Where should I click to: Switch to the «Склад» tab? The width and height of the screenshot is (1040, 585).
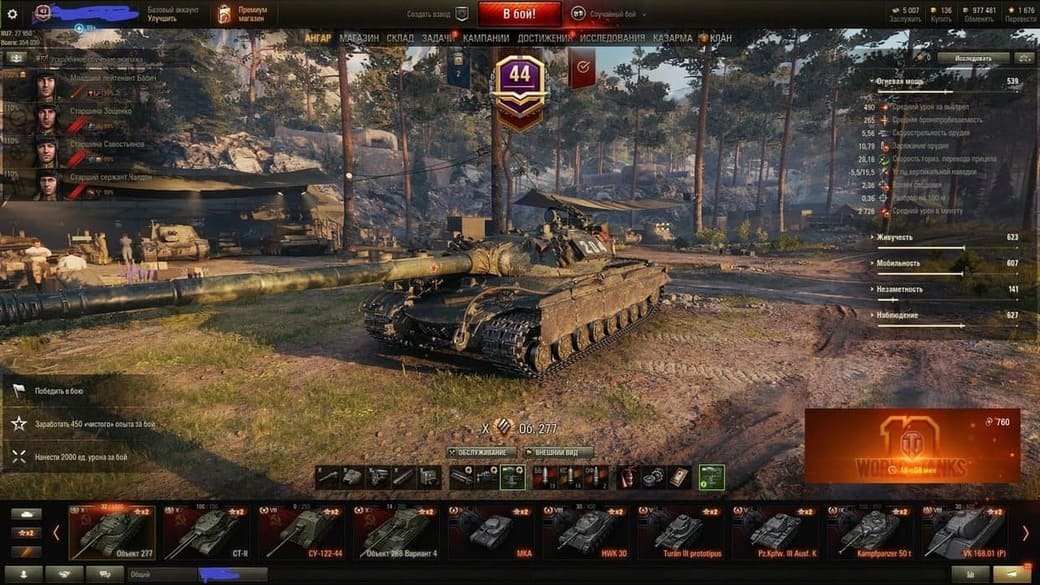(400, 38)
